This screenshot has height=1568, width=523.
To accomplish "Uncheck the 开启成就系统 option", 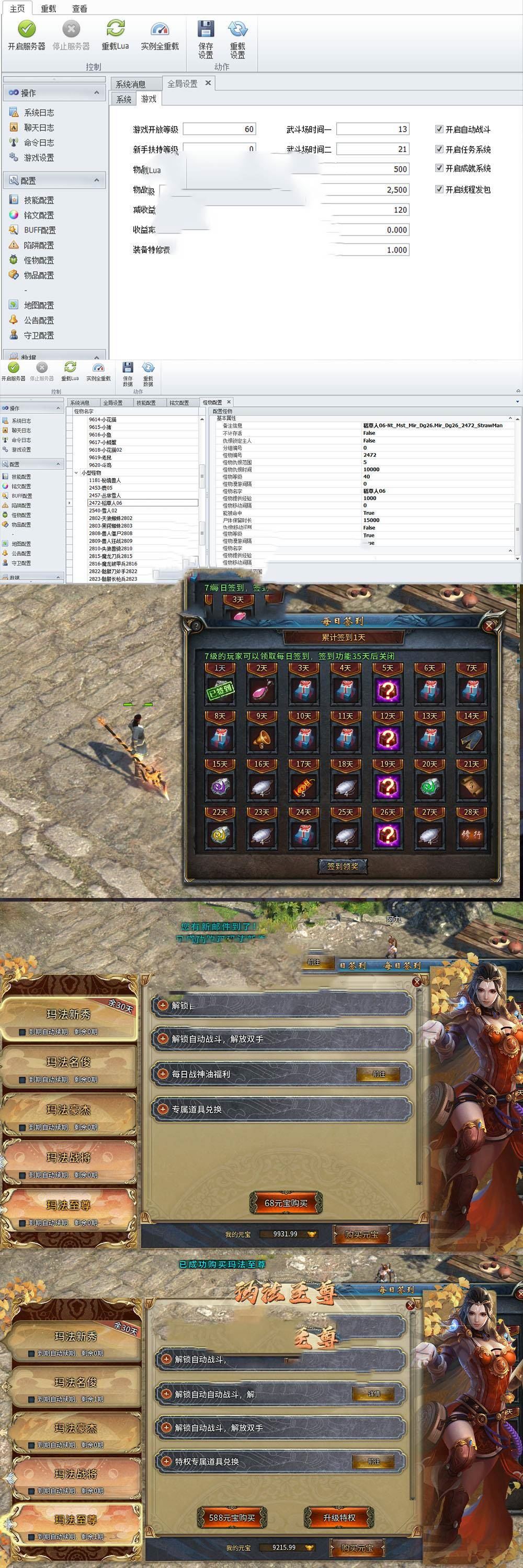I will [439, 168].
